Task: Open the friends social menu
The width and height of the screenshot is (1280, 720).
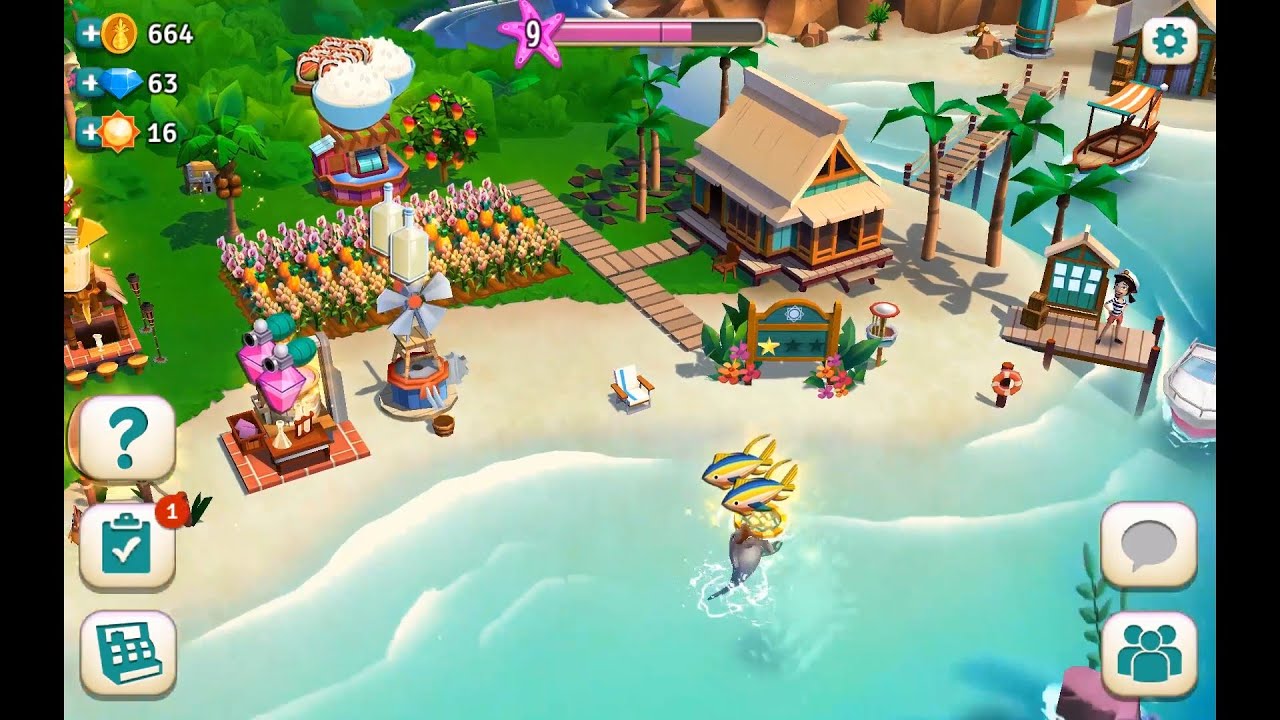Action: click(1148, 653)
